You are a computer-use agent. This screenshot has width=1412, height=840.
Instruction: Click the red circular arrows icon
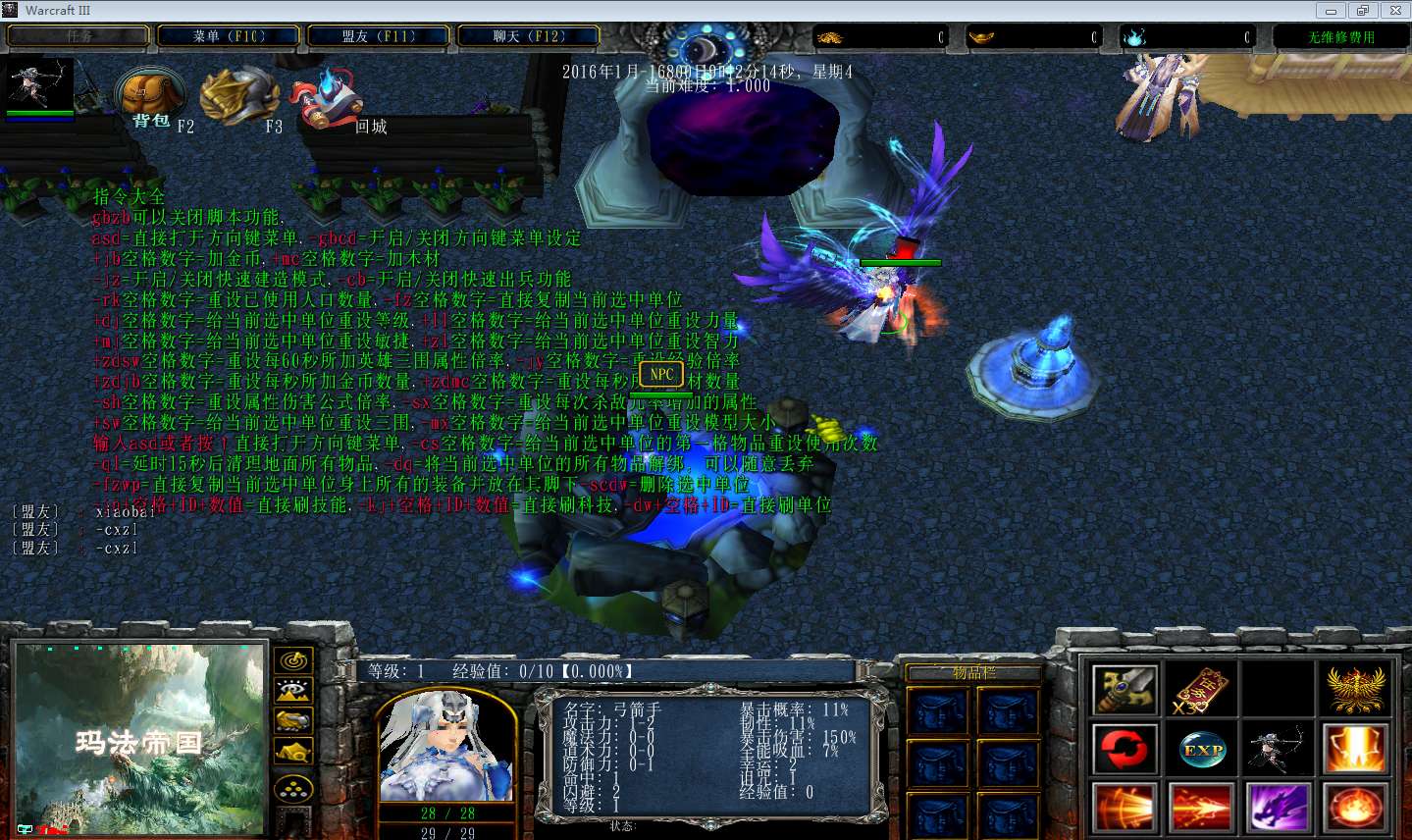pyautogui.click(x=1124, y=749)
